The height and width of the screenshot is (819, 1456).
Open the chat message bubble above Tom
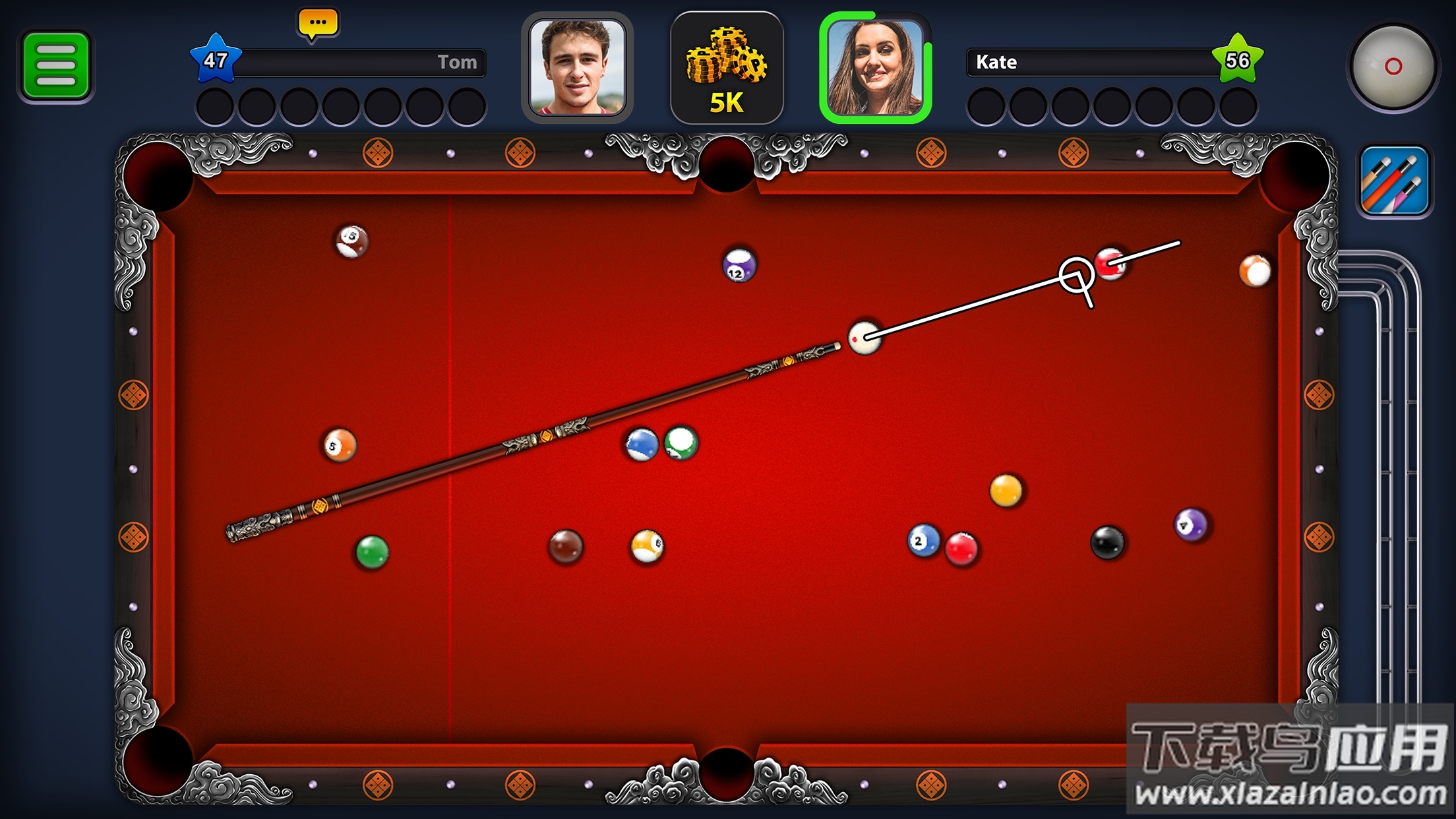tap(318, 23)
